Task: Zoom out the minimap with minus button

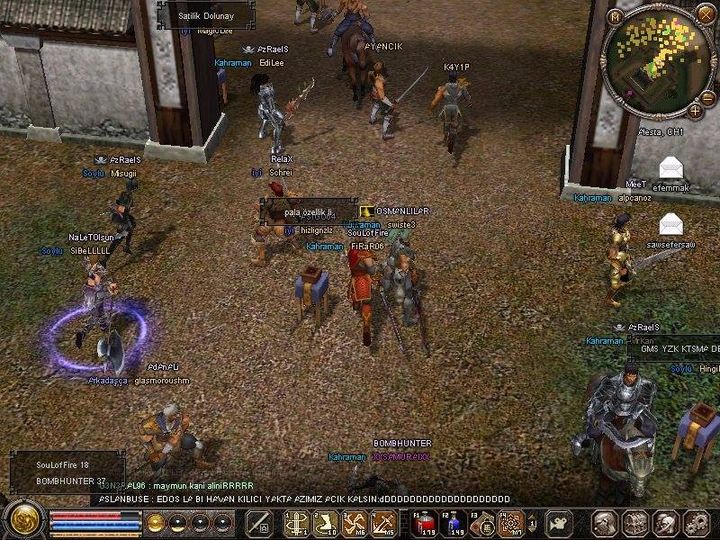Action: tap(708, 98)
